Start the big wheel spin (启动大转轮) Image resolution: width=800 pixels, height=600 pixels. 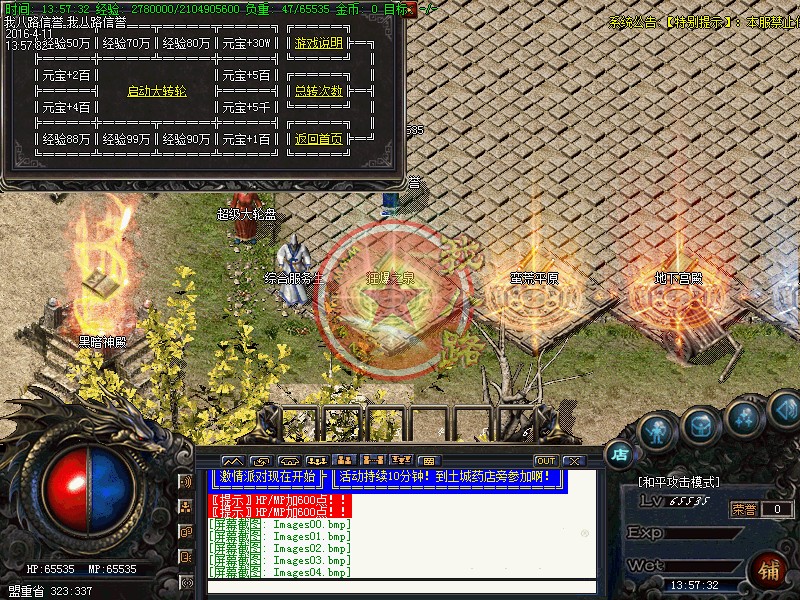coord(157,91)
